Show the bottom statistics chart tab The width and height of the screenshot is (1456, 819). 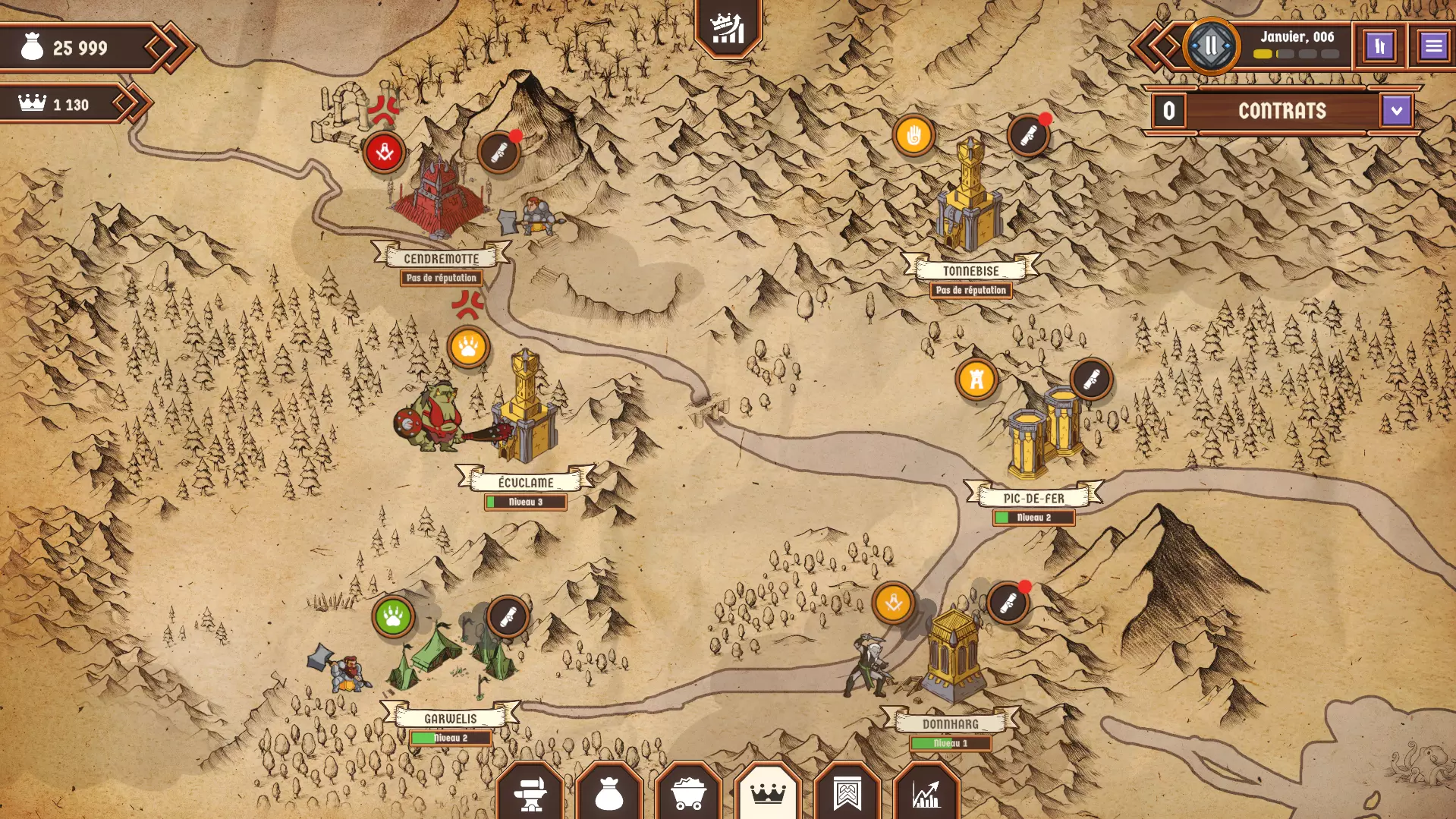point(926,793)
